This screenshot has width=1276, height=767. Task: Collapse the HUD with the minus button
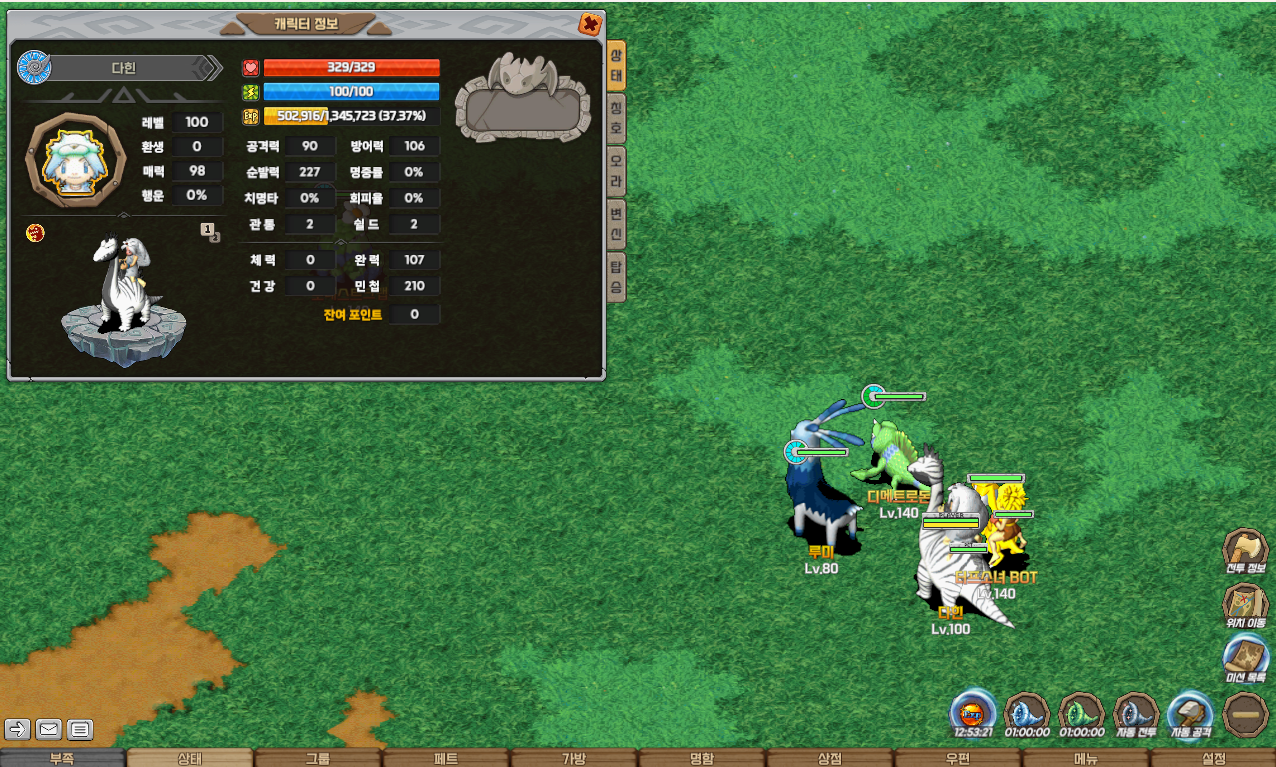click(1245, 714)
